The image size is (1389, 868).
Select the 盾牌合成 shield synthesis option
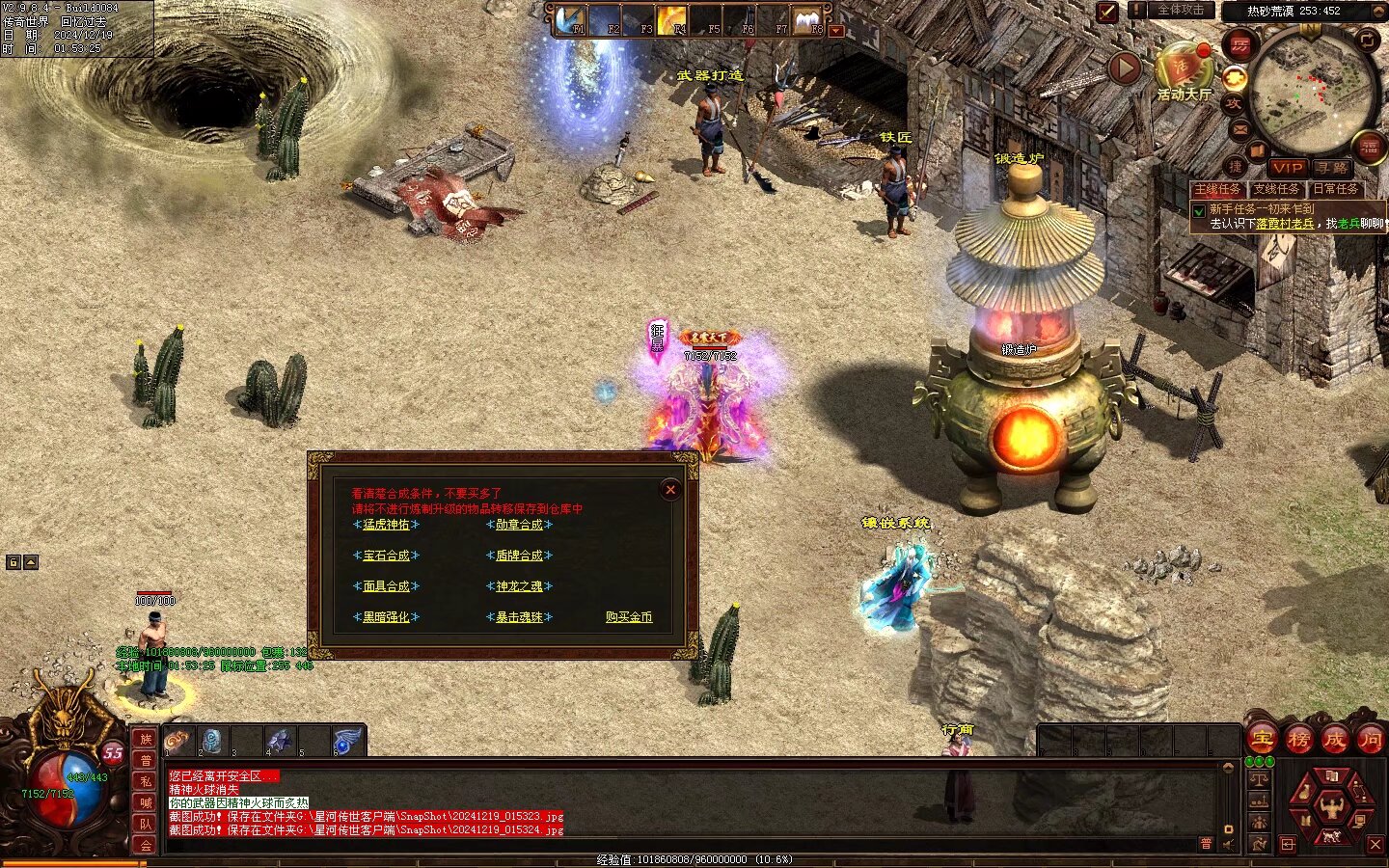click(519, 556)
